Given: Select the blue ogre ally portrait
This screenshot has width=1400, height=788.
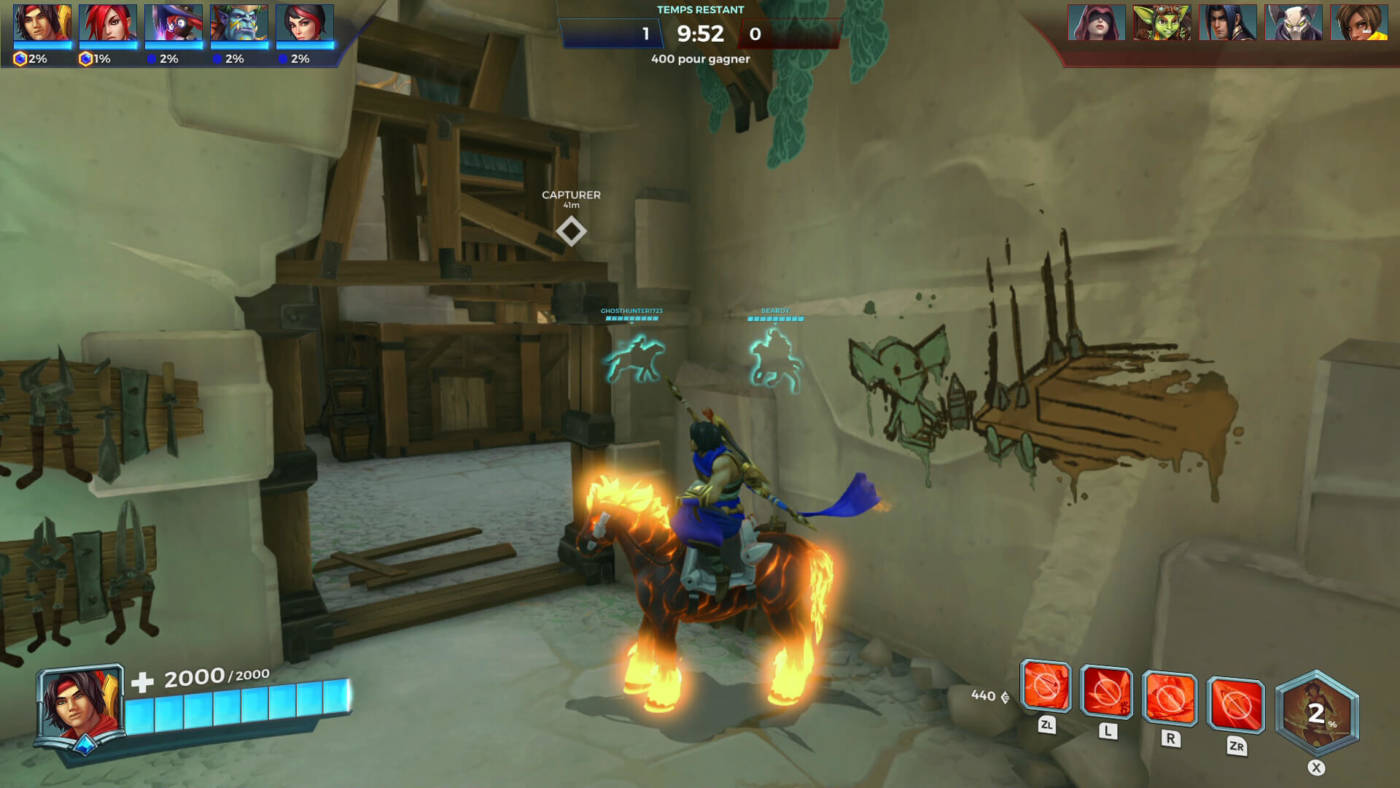Looking at the screenshot, I should click(x=239, y=22).
